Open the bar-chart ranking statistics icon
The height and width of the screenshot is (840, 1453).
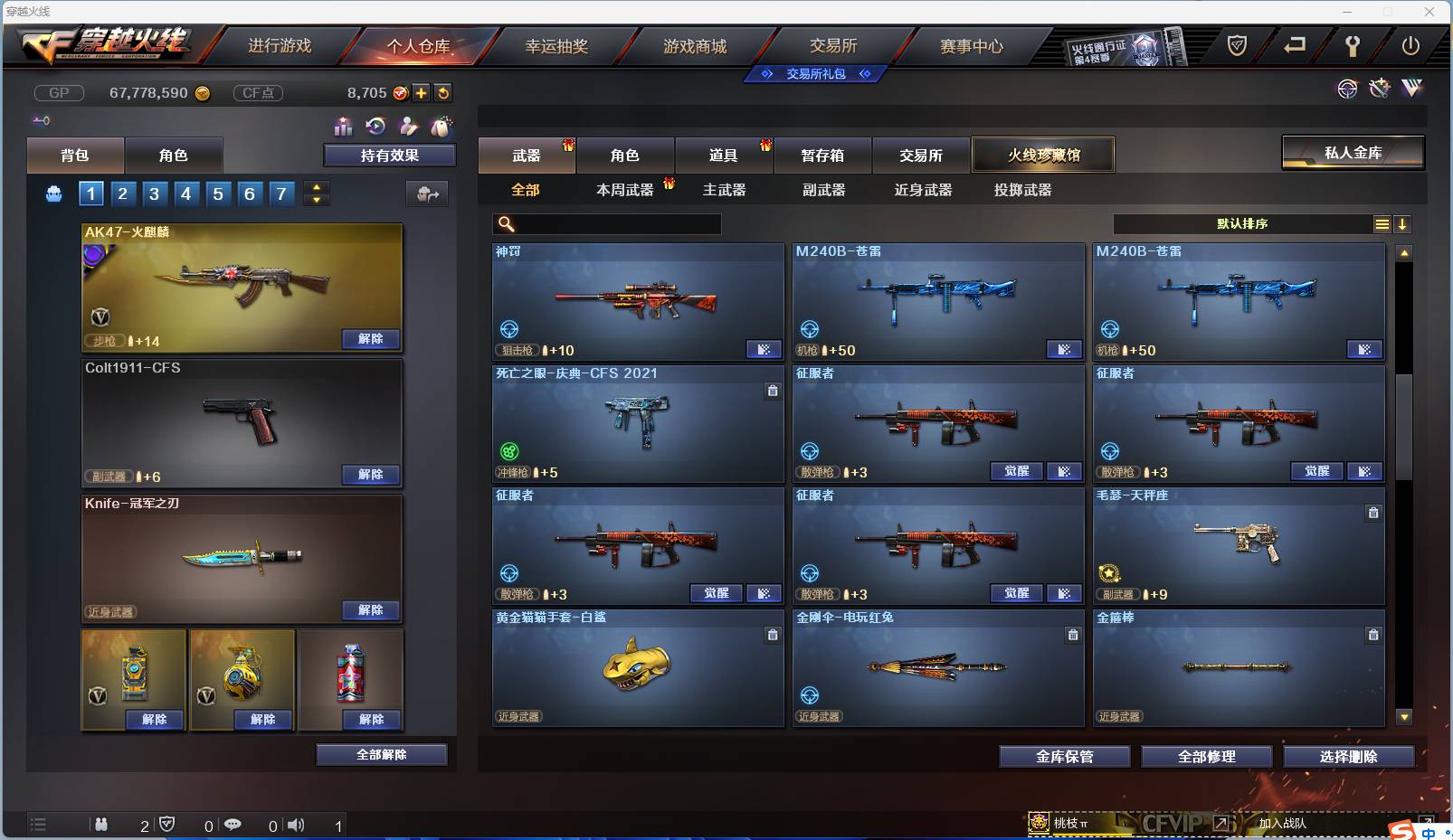[345, 127]
